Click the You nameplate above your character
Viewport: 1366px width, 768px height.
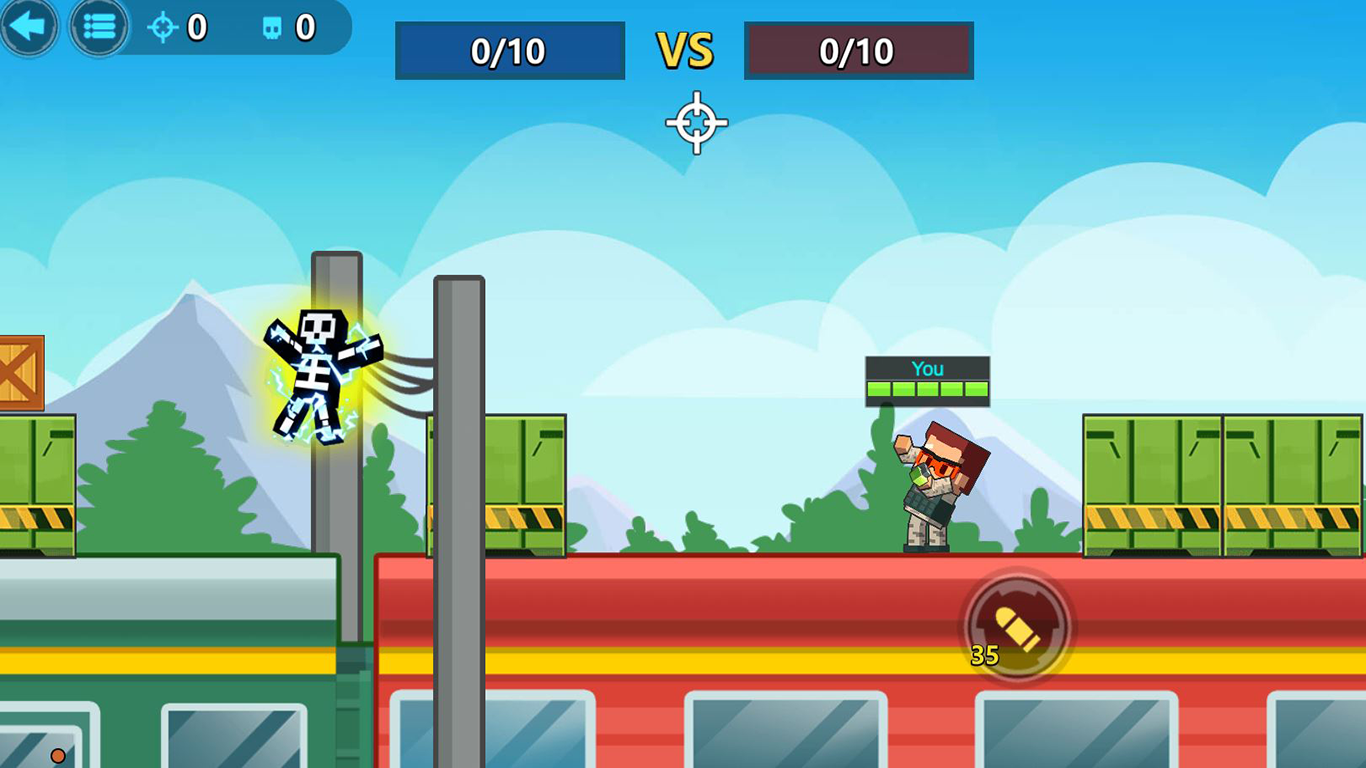coord(926,368)
